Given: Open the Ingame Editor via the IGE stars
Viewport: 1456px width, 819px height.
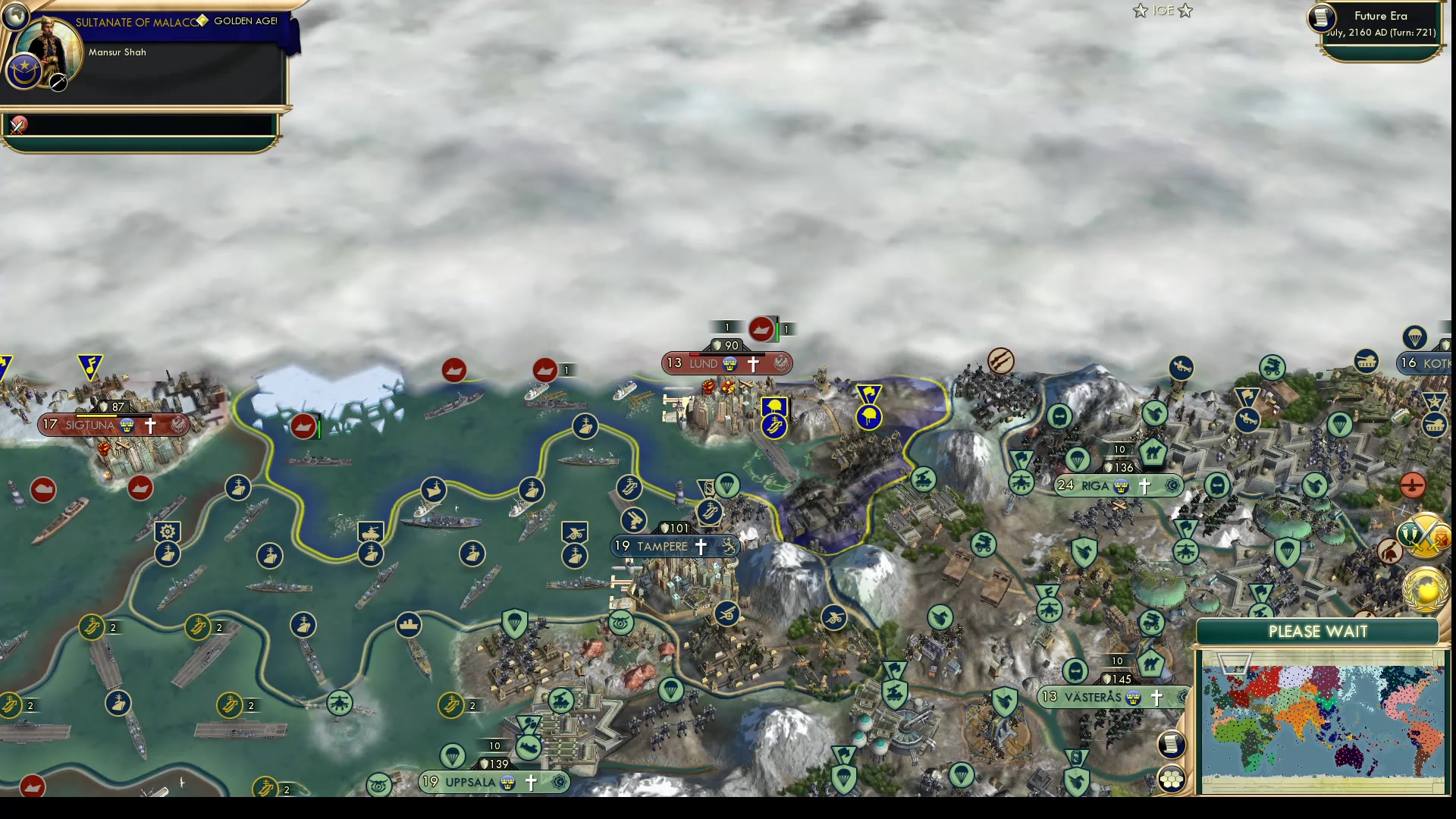Looking at the screenshot, I should pos(1163,11).
